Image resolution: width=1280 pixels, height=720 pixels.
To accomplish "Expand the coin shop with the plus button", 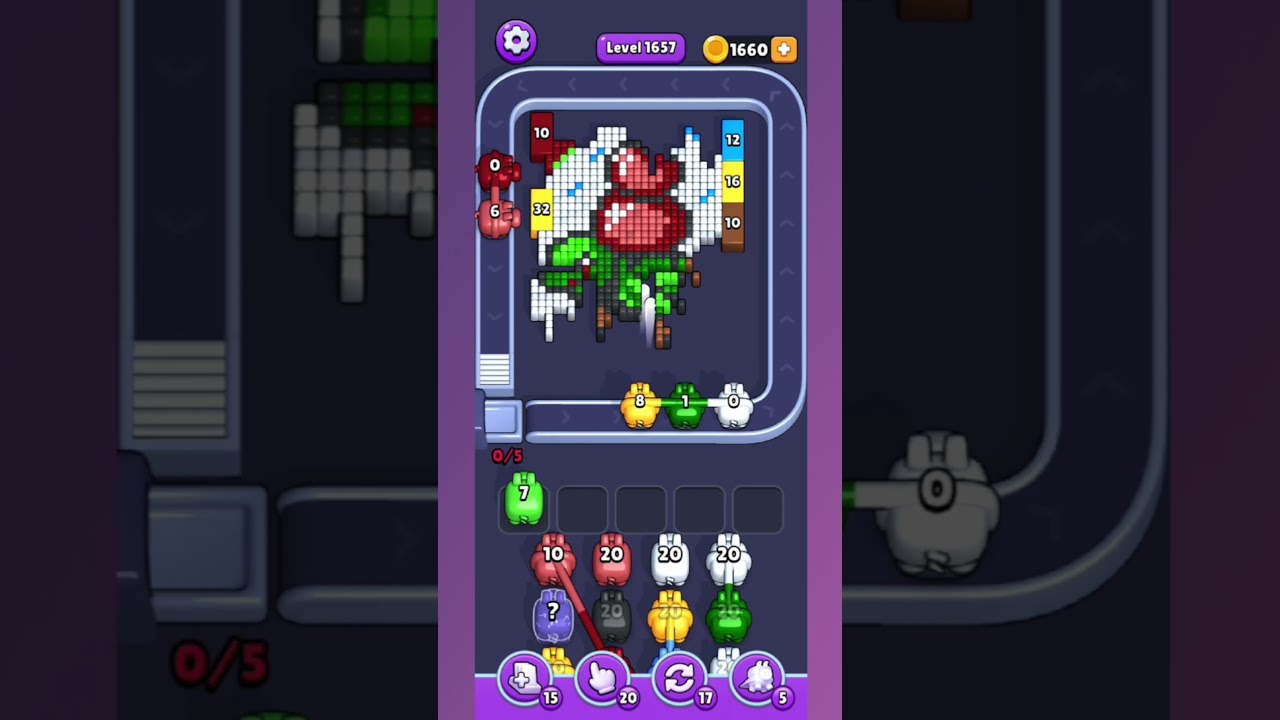I will 783,48.
